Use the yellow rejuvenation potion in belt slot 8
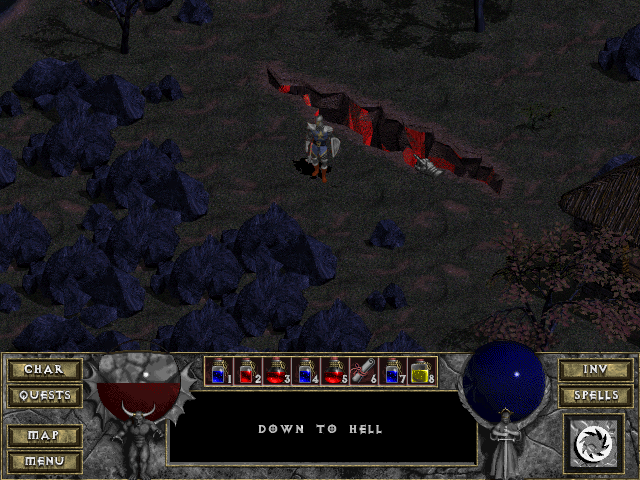 click(x=421, y=373)
